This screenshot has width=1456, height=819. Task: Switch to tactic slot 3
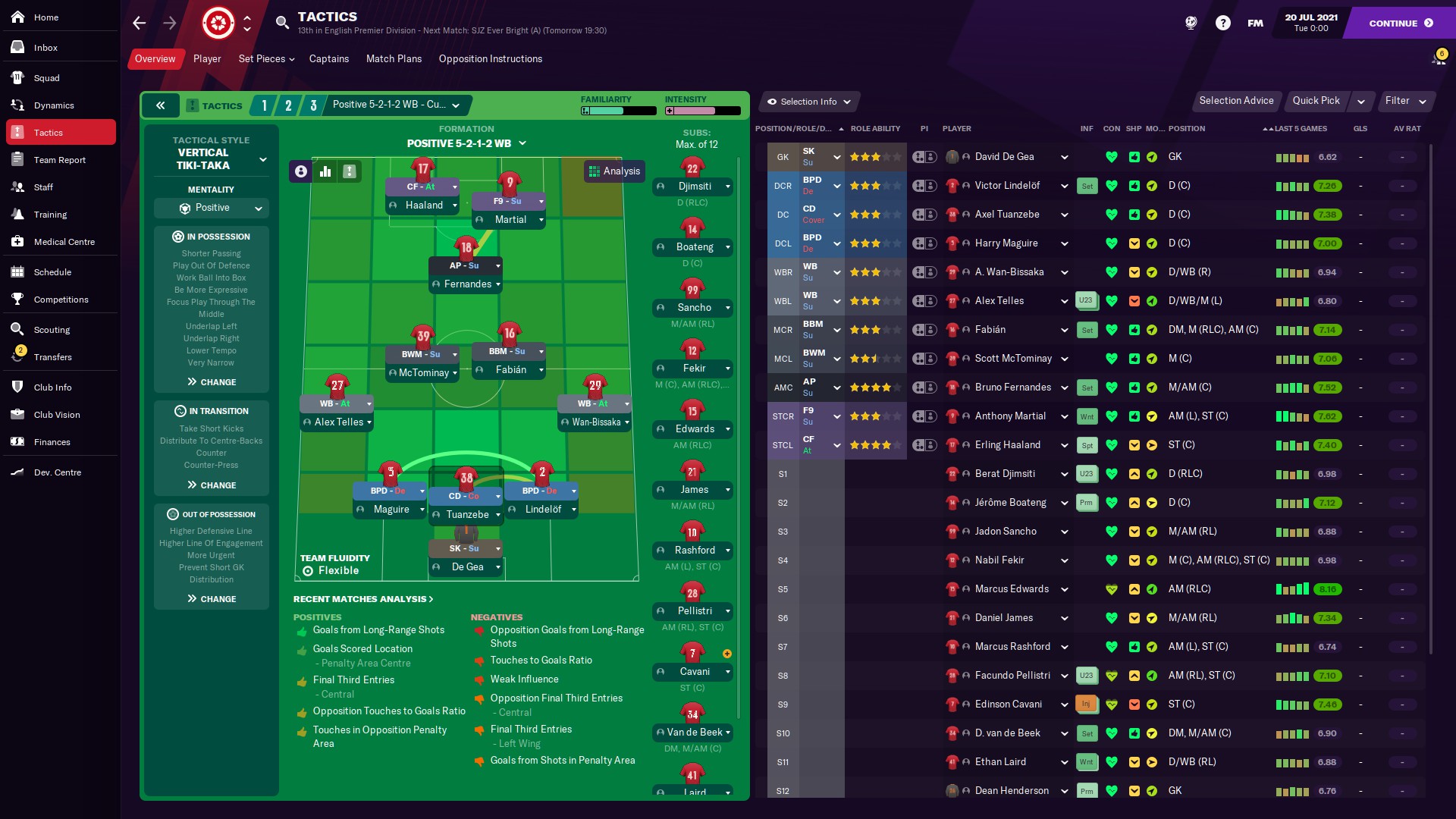pos(314,105)
